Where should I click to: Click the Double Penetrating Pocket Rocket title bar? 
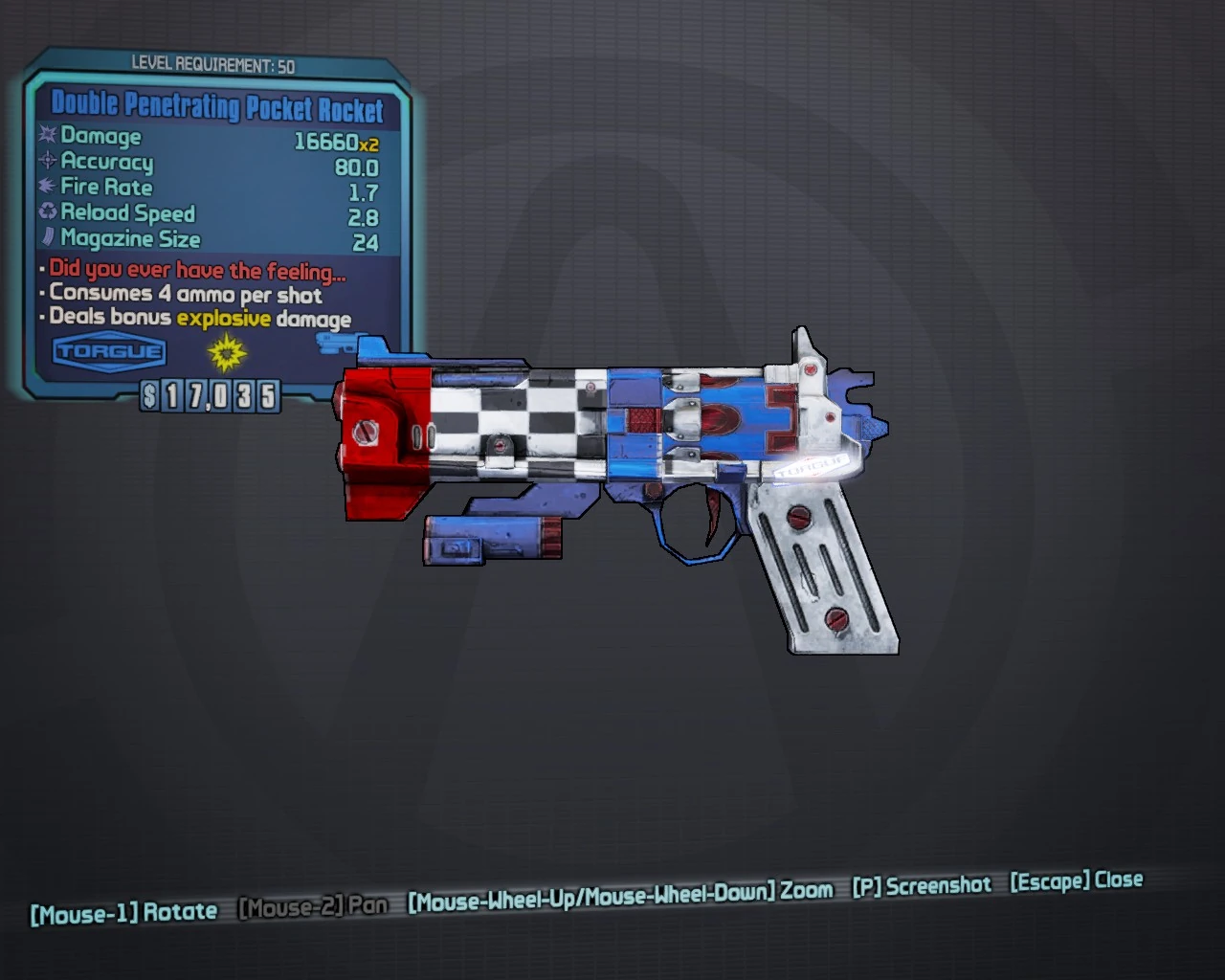(x=218, y=108)
